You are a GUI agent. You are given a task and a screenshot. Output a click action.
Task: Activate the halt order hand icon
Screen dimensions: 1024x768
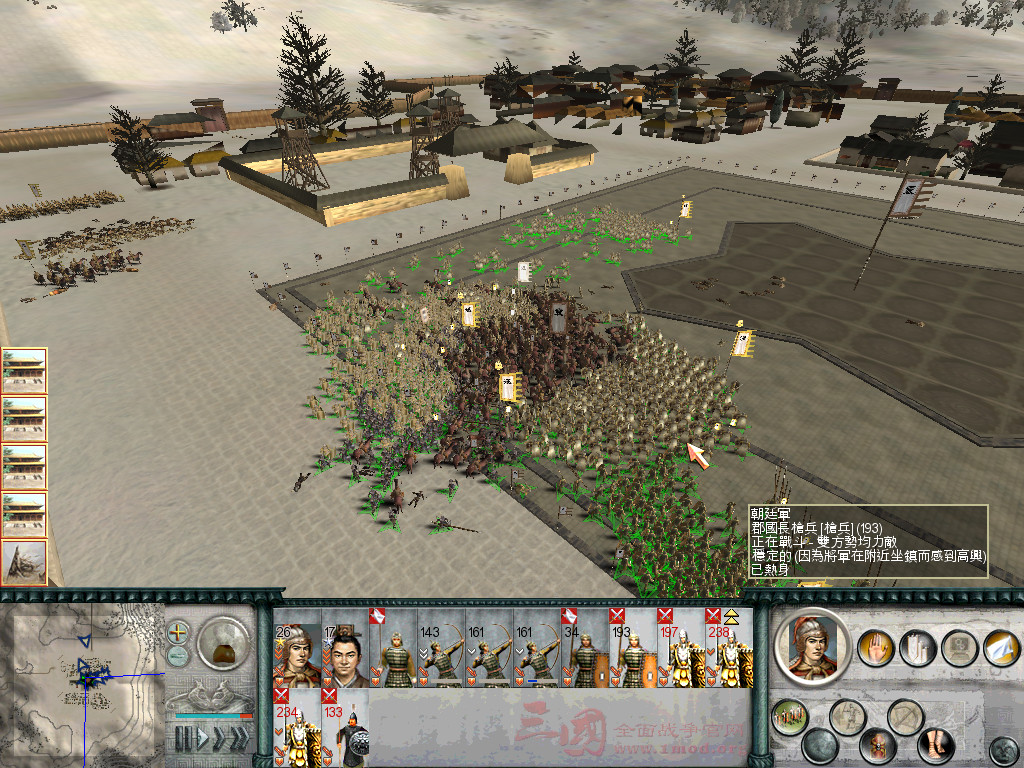[877, 648]
